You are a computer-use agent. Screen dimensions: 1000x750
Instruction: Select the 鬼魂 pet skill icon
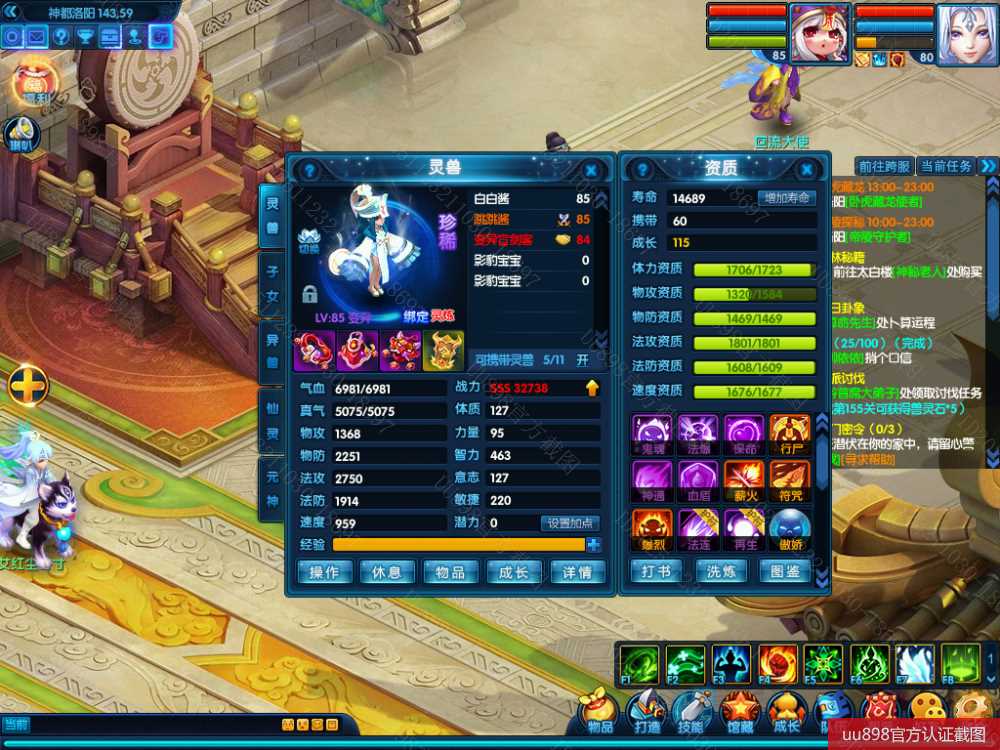coord(651,434)
